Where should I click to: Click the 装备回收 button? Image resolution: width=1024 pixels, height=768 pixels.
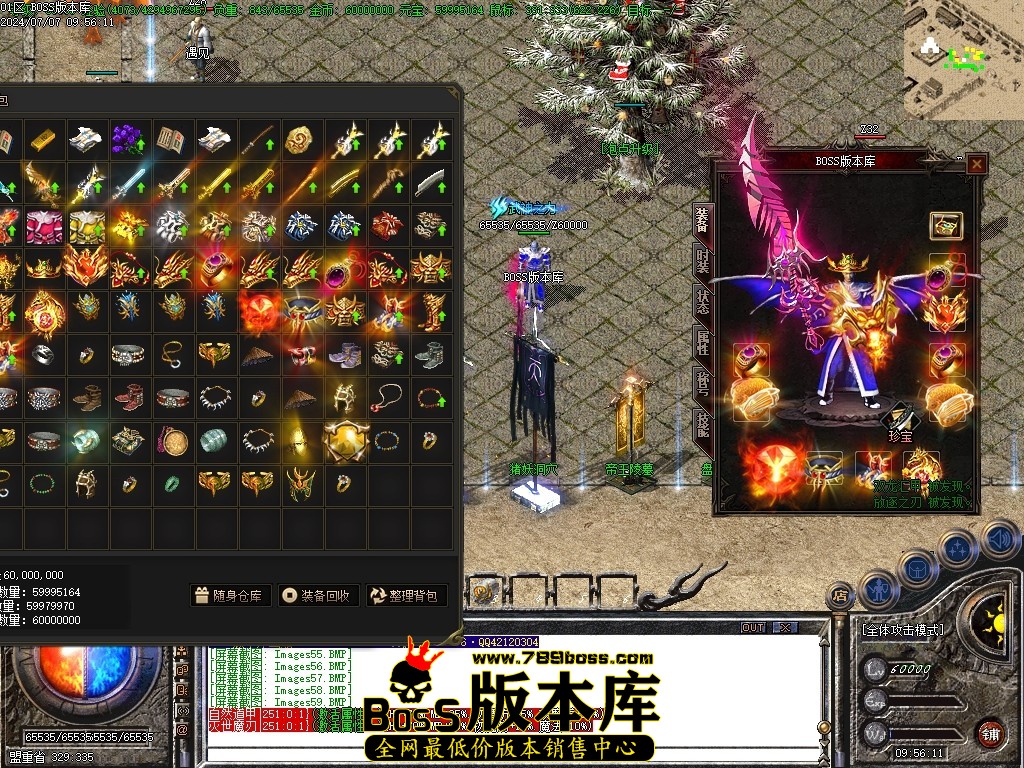(318, 596)
